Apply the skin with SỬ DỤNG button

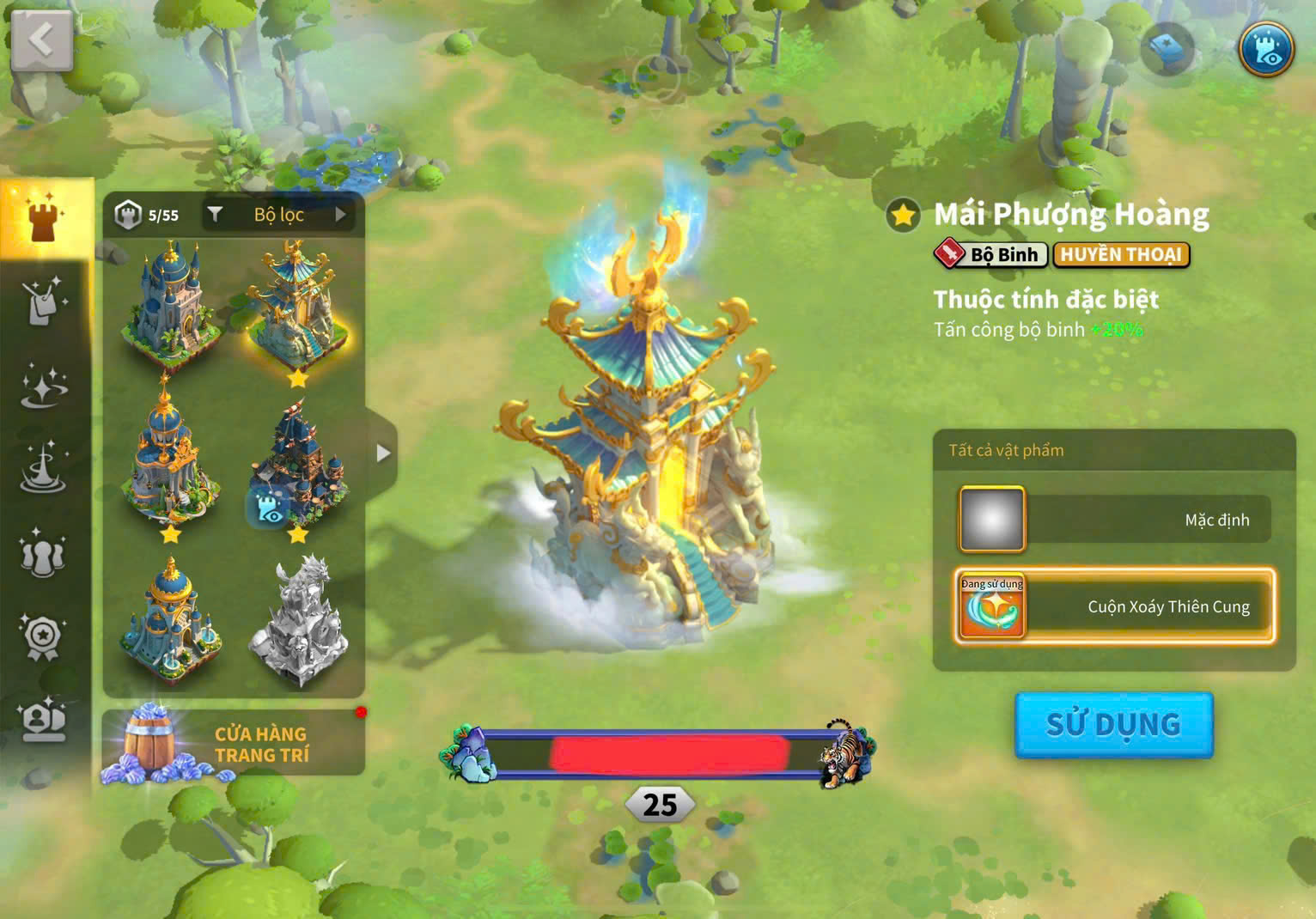pos(1113,725)
